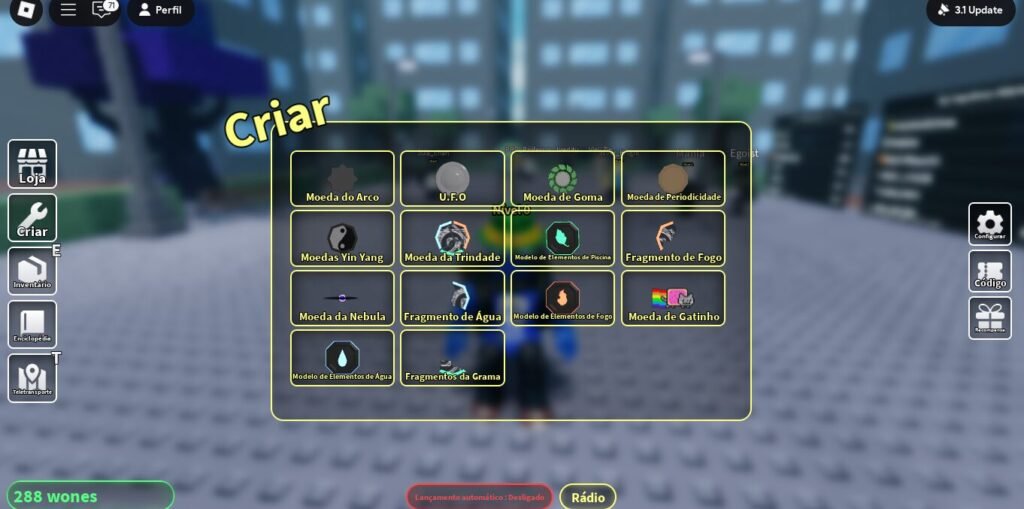Viewport: 1024px width, 509px height.
Task: Select the Moeda de Goma recipe
Action: (562, 179)
